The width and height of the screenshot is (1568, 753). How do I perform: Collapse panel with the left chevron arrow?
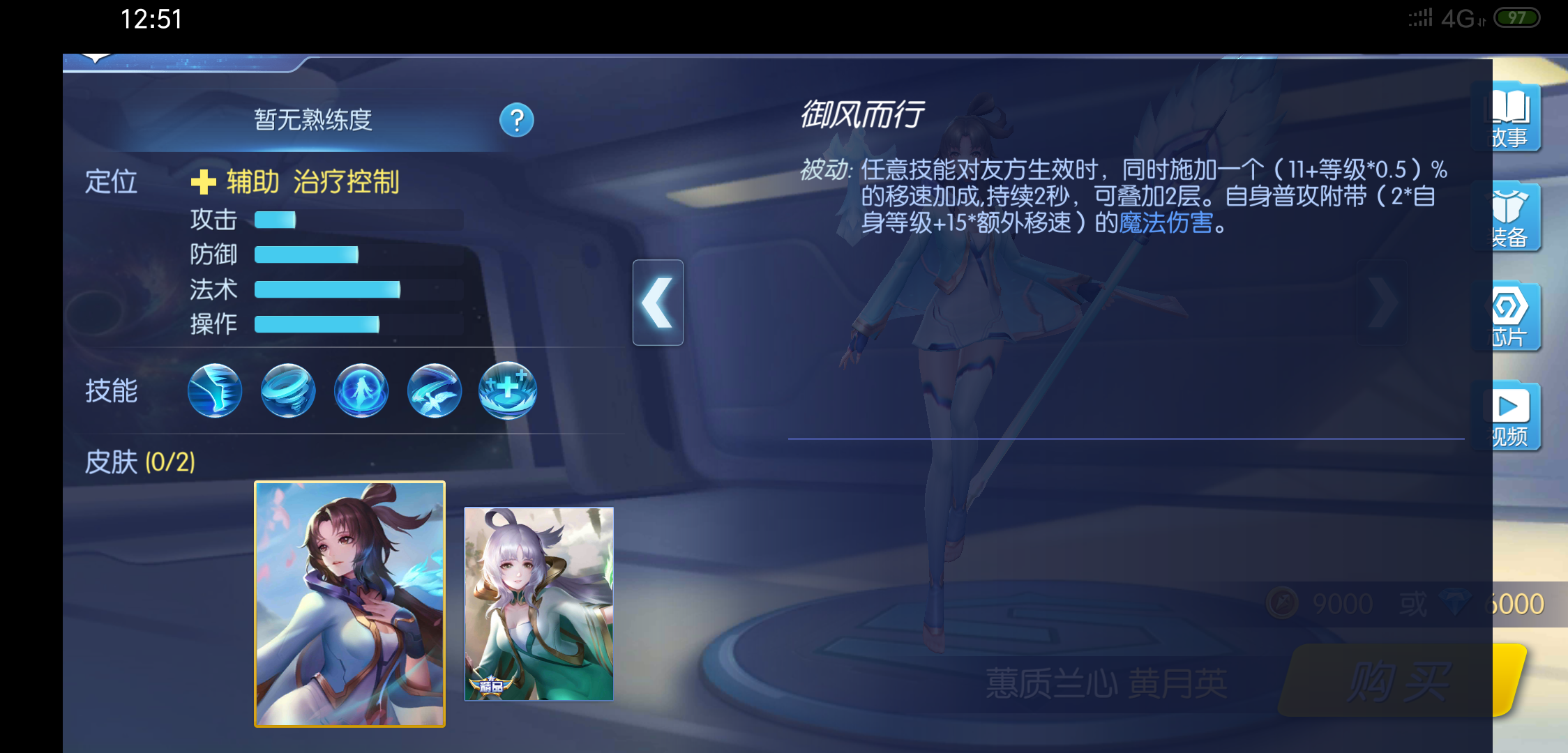657,302
